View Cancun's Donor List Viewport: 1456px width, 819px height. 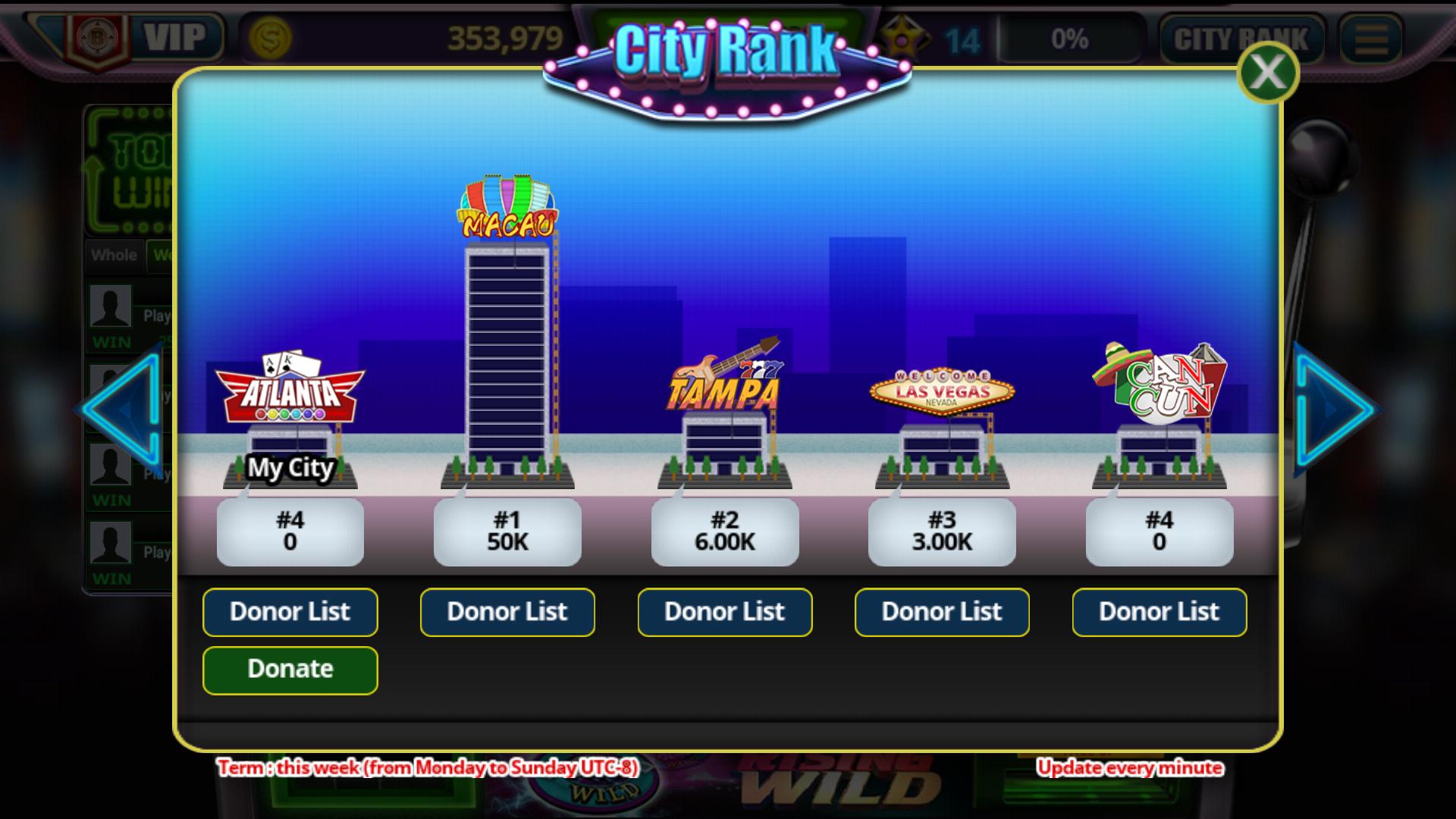[x=1159, y=612]
